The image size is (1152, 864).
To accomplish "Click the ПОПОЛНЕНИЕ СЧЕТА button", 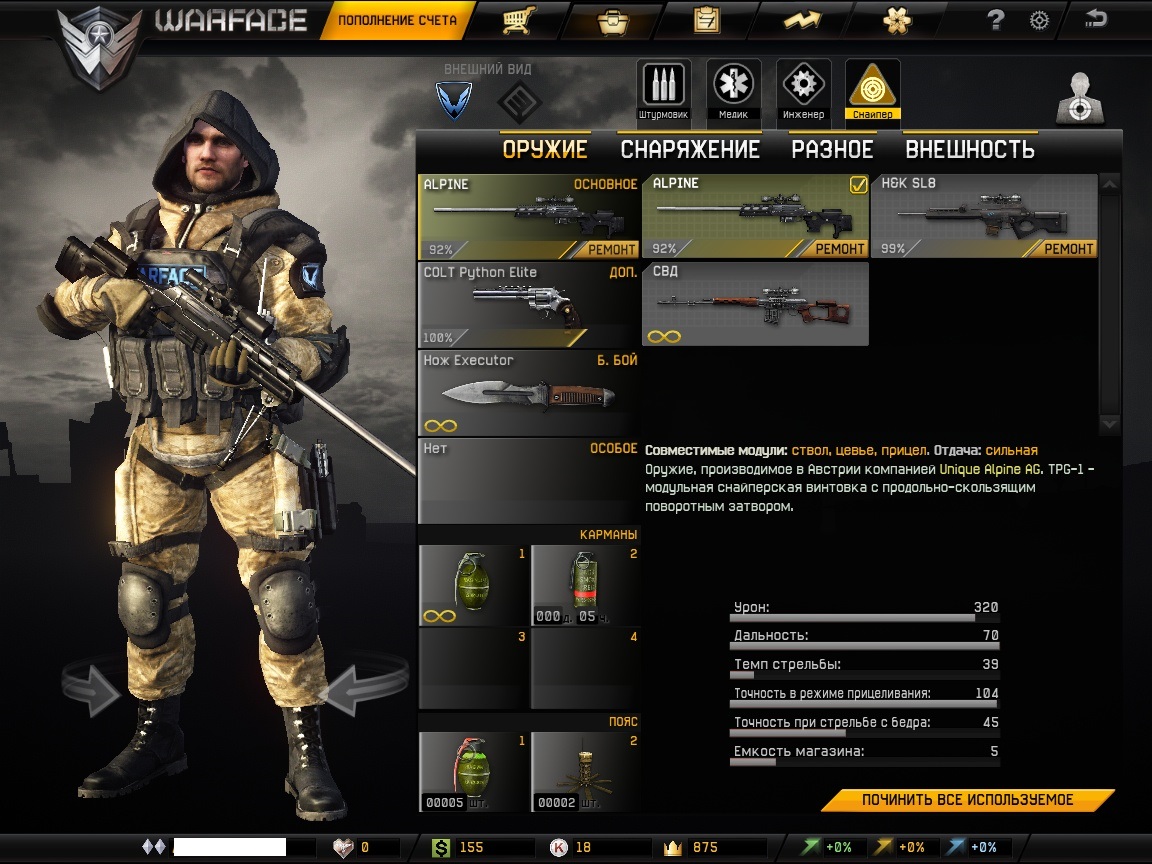I will [x=396, y=20].
